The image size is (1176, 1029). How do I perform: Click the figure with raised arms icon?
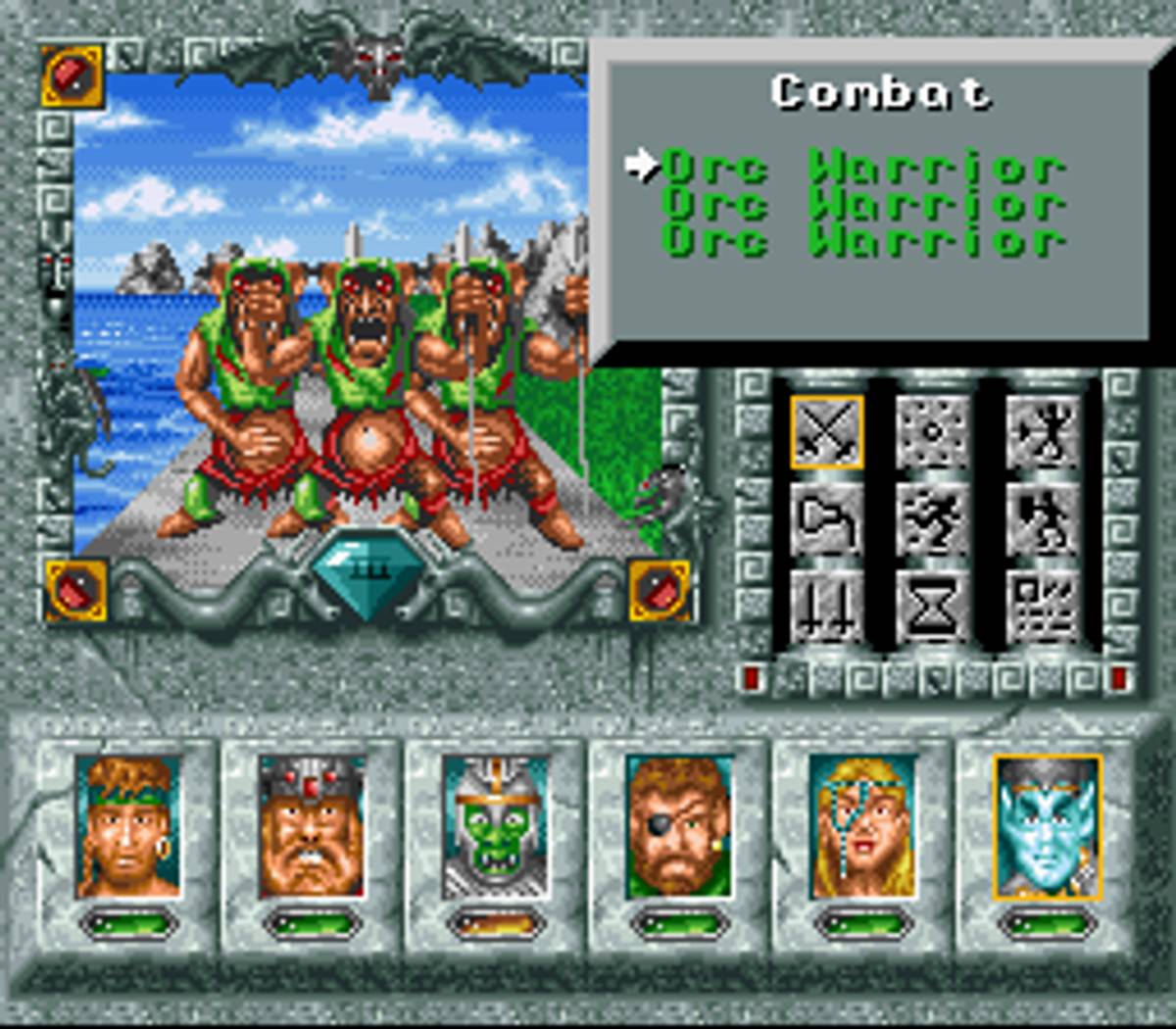pyautogui.click(x=1041, y=432)
